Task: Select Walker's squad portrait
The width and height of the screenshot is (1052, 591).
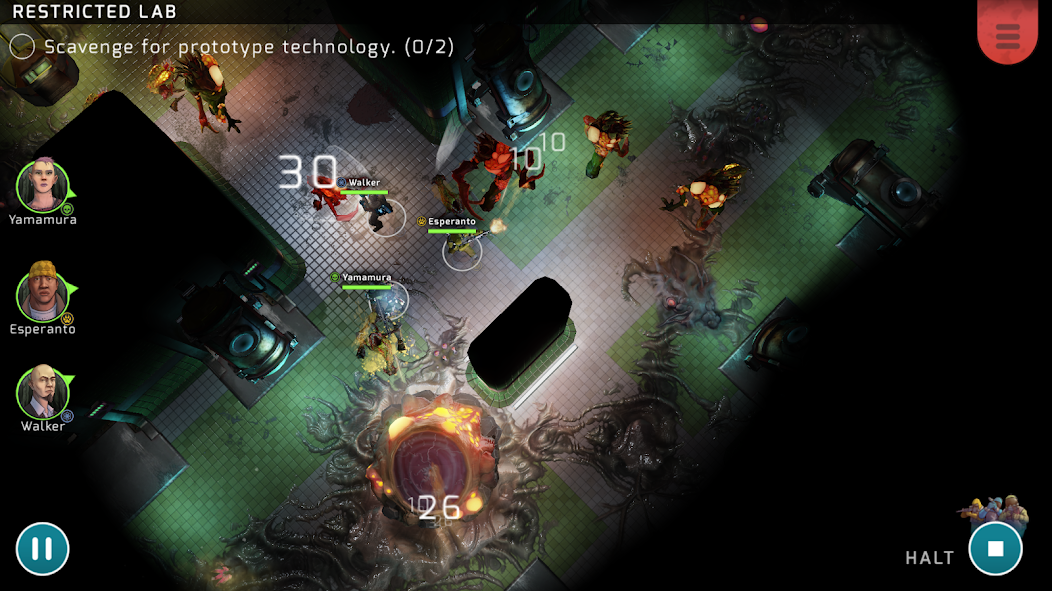Action: coord(43,392)
